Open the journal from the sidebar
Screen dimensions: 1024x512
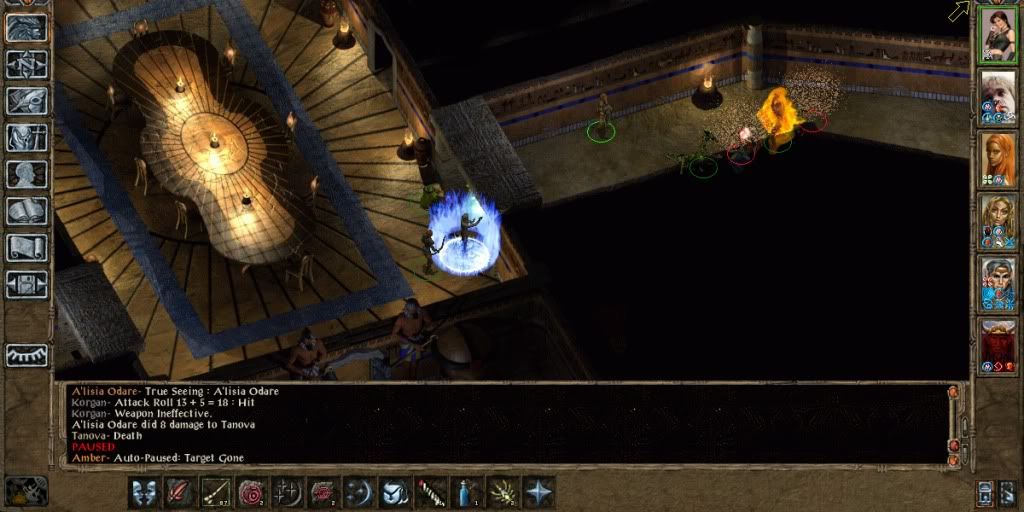(x=27, y=101)
